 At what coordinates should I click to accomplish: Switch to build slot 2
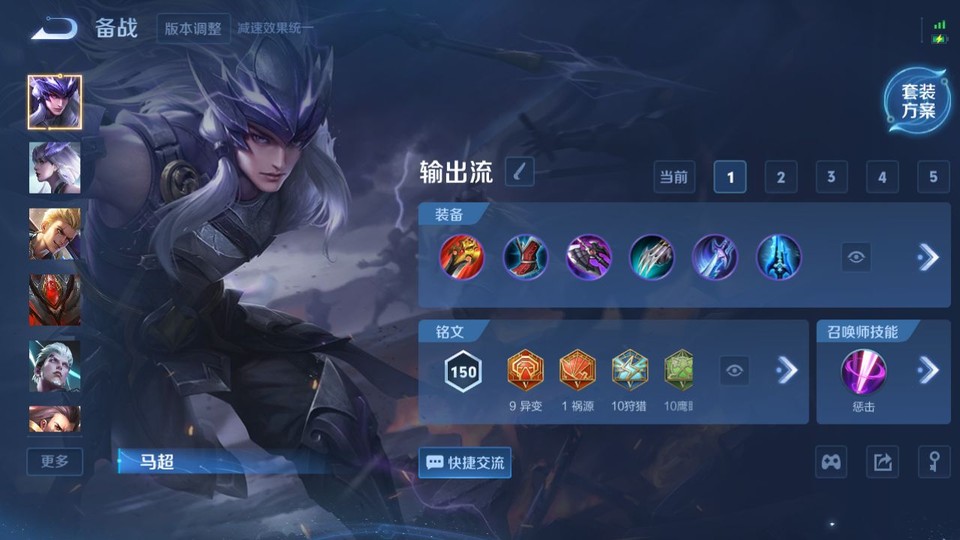point(780,177)
